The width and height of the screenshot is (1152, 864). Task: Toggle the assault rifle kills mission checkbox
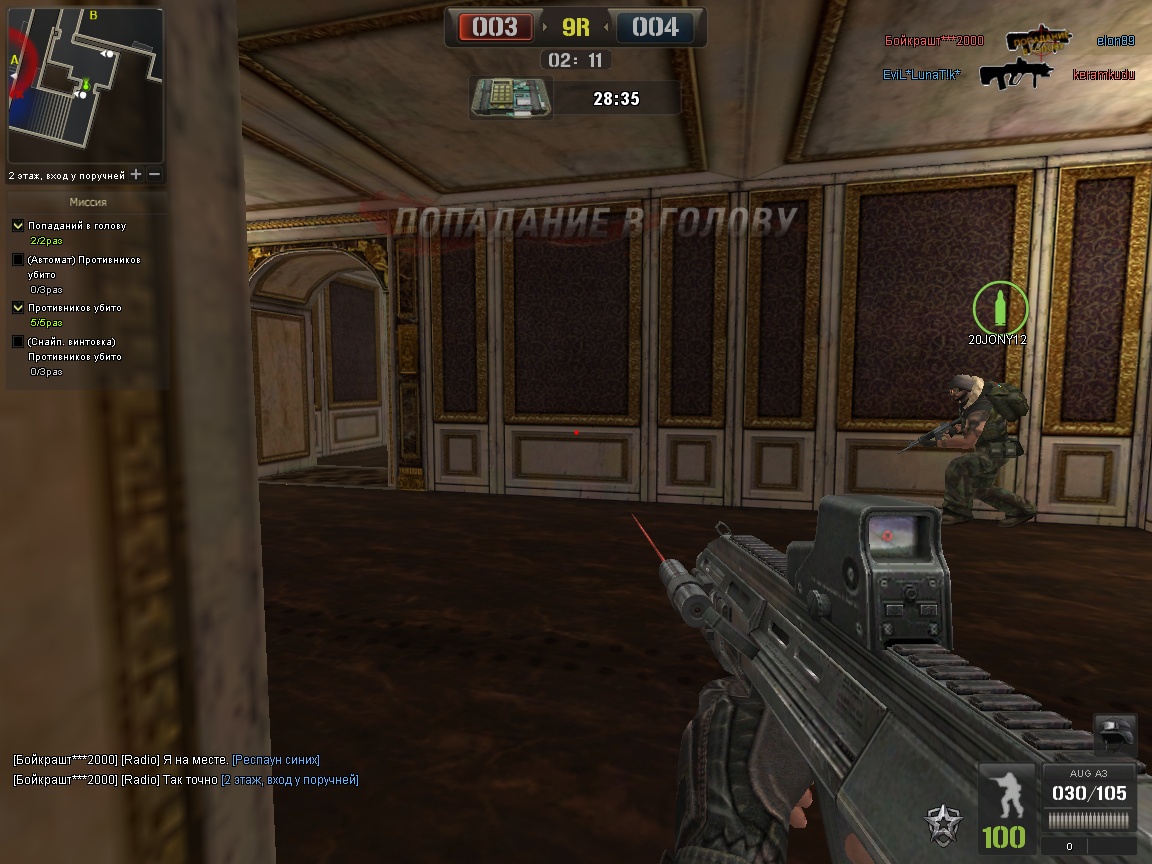[x=18, y=260]
